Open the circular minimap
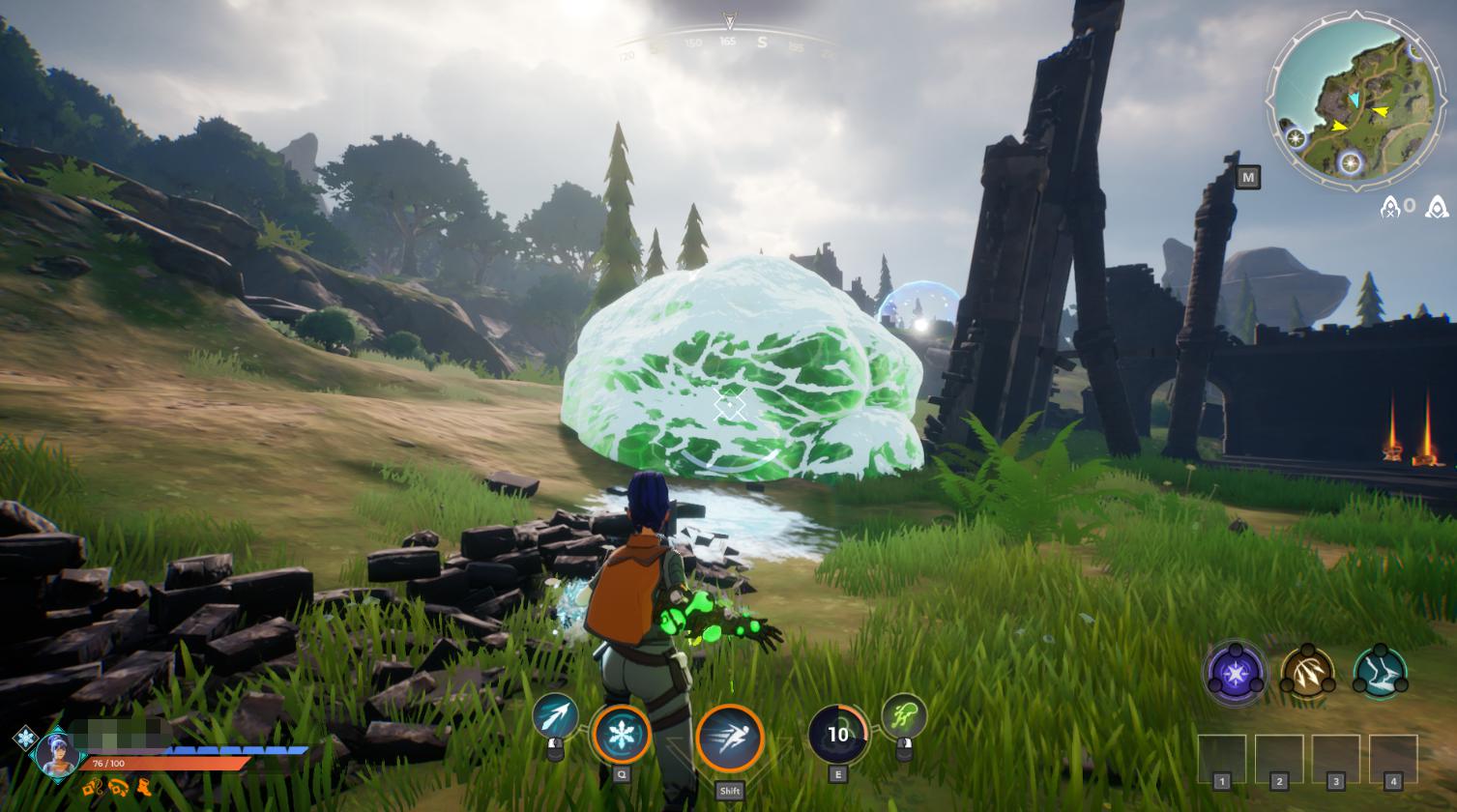Viewport: 1457px width, 812px height. pos(1355,100)
